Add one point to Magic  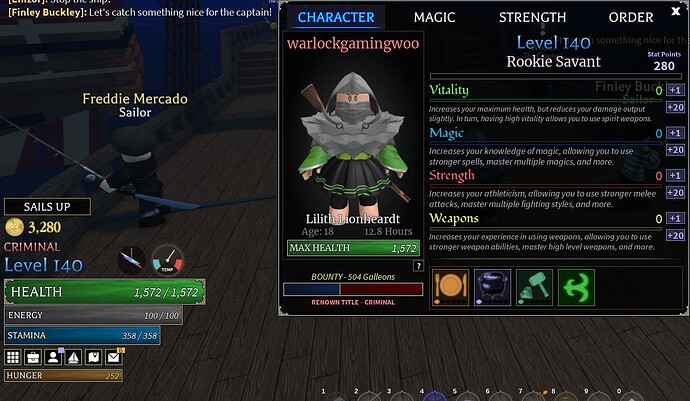click(675, 133)
